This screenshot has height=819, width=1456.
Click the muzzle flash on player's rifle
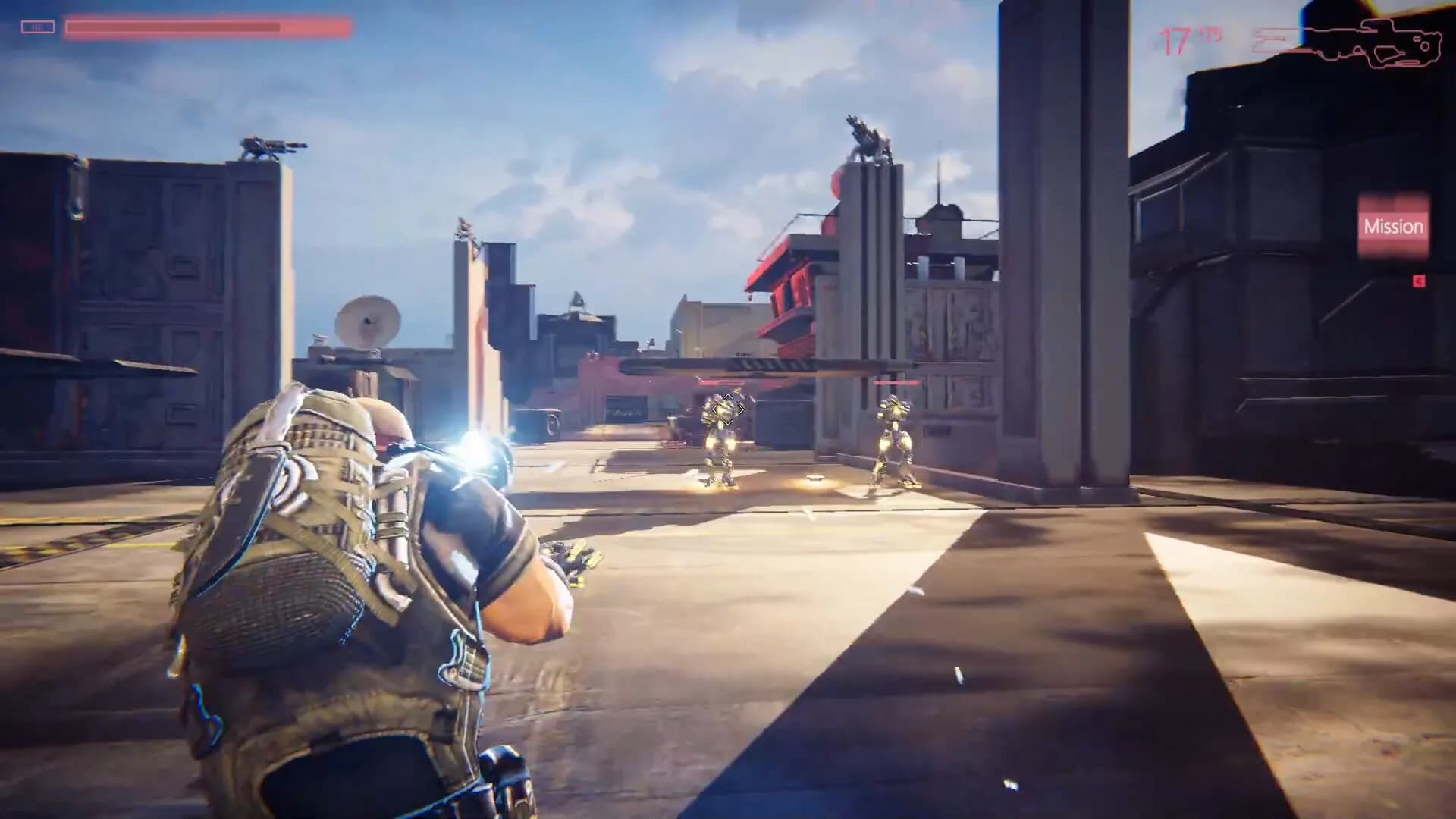475,450
